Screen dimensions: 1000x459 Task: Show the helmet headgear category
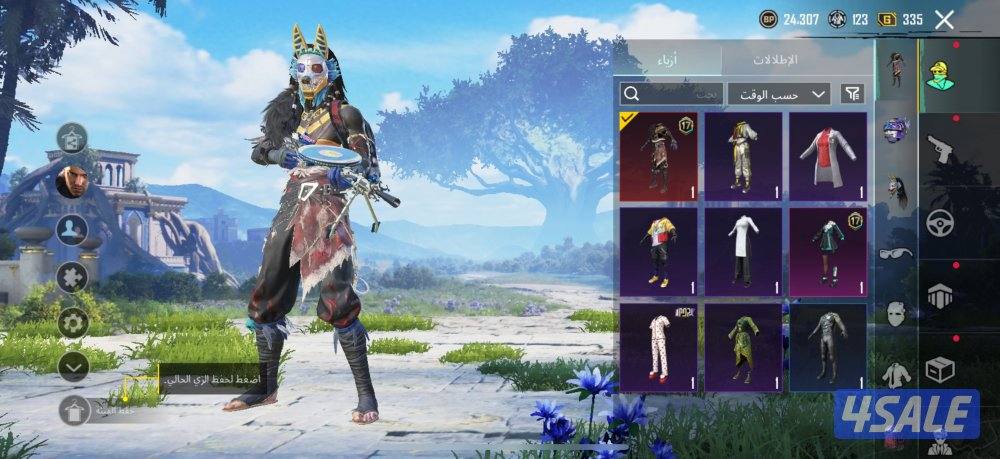tap(896, 130)
